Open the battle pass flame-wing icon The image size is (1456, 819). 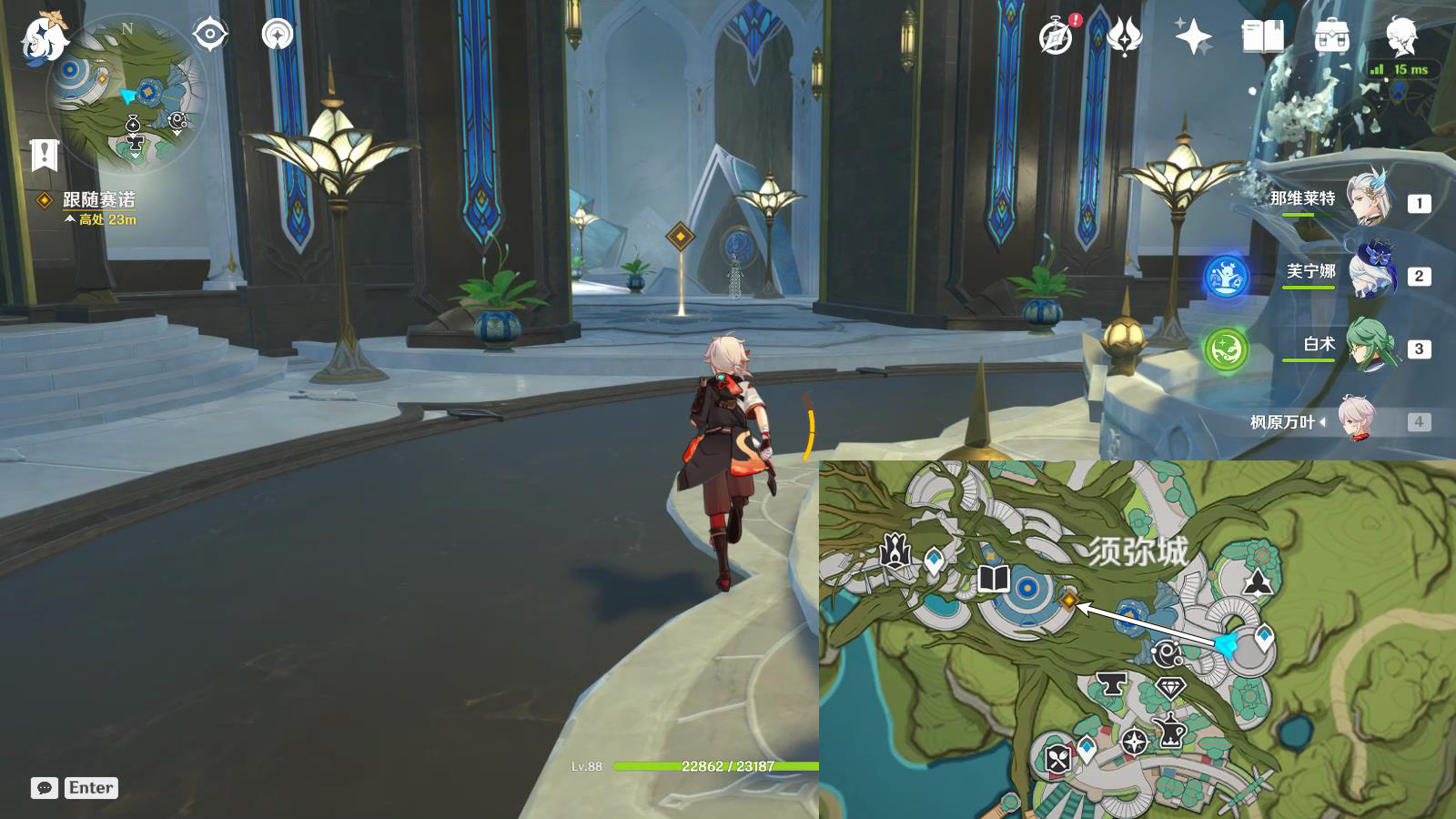(x=1125, y=37)
